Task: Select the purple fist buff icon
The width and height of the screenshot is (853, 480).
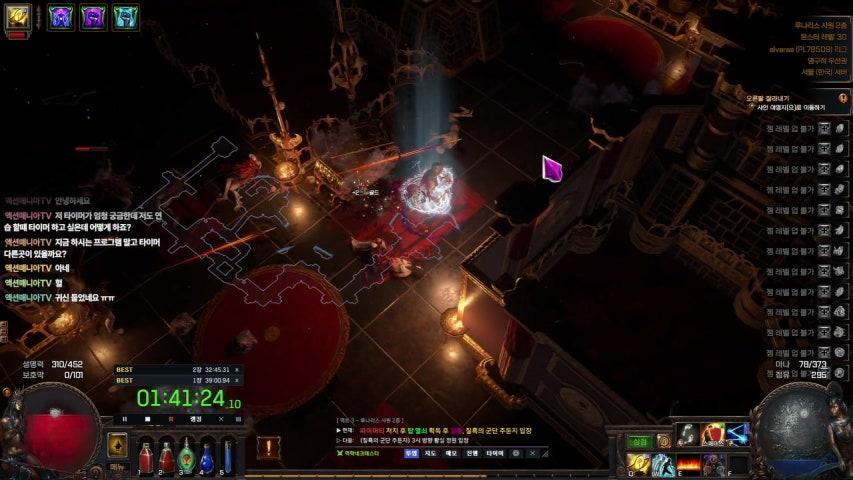Action: 92,16
